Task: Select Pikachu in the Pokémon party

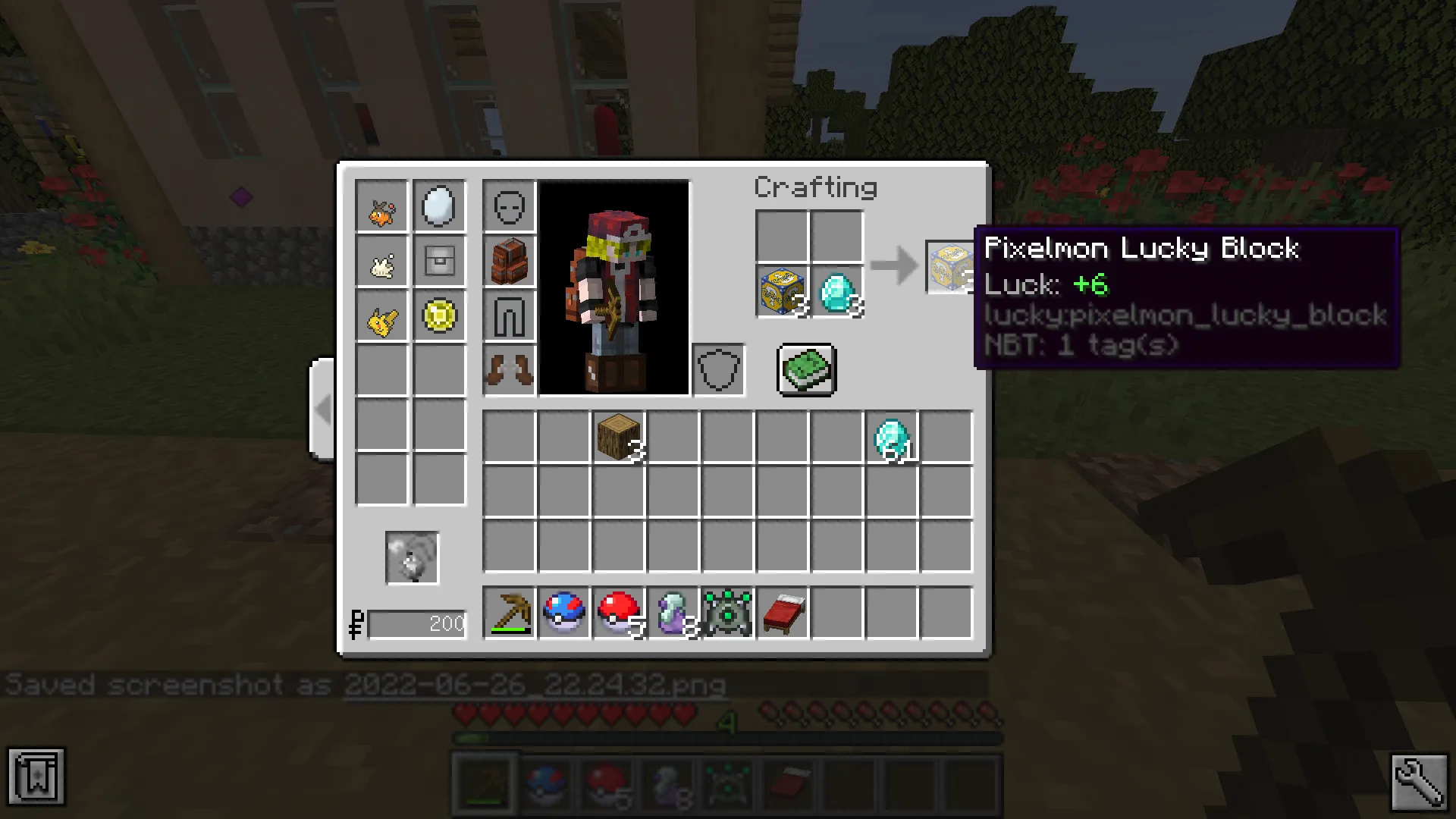Action: (381, 317)
